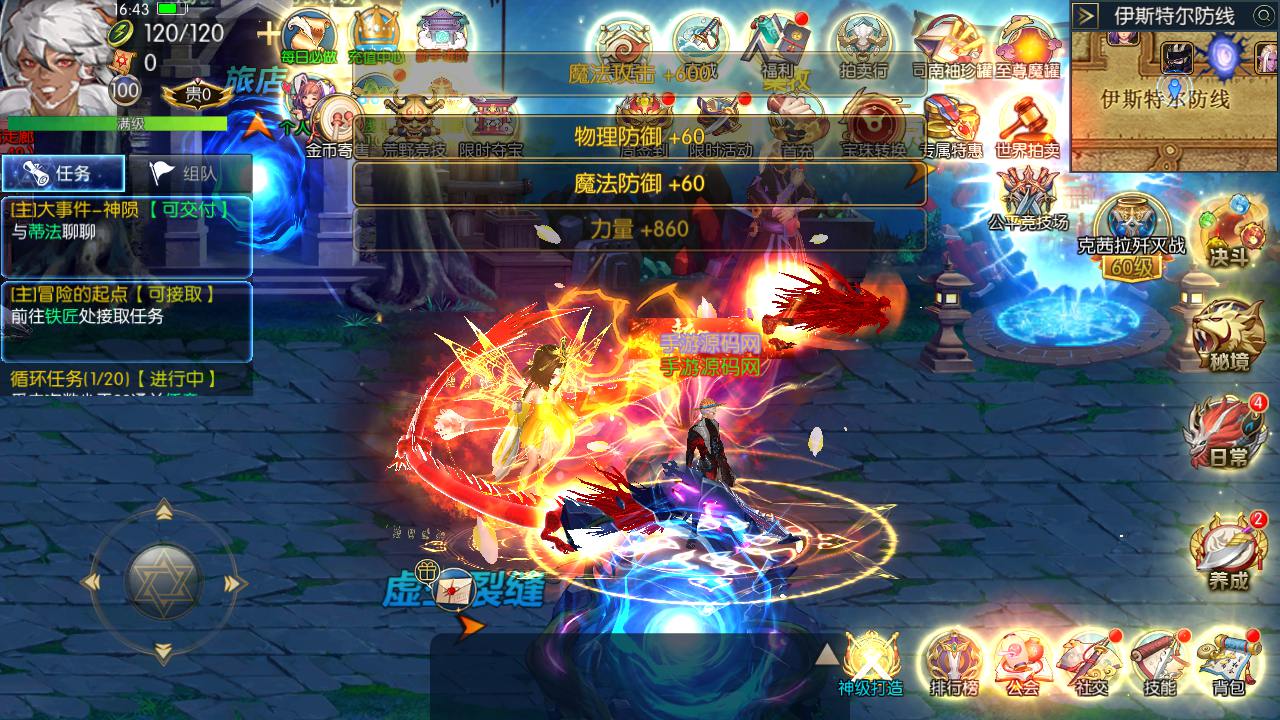Collapse the minimap with the arrow button
Screen dimensions: 1280x720
tap(1086, 16)
